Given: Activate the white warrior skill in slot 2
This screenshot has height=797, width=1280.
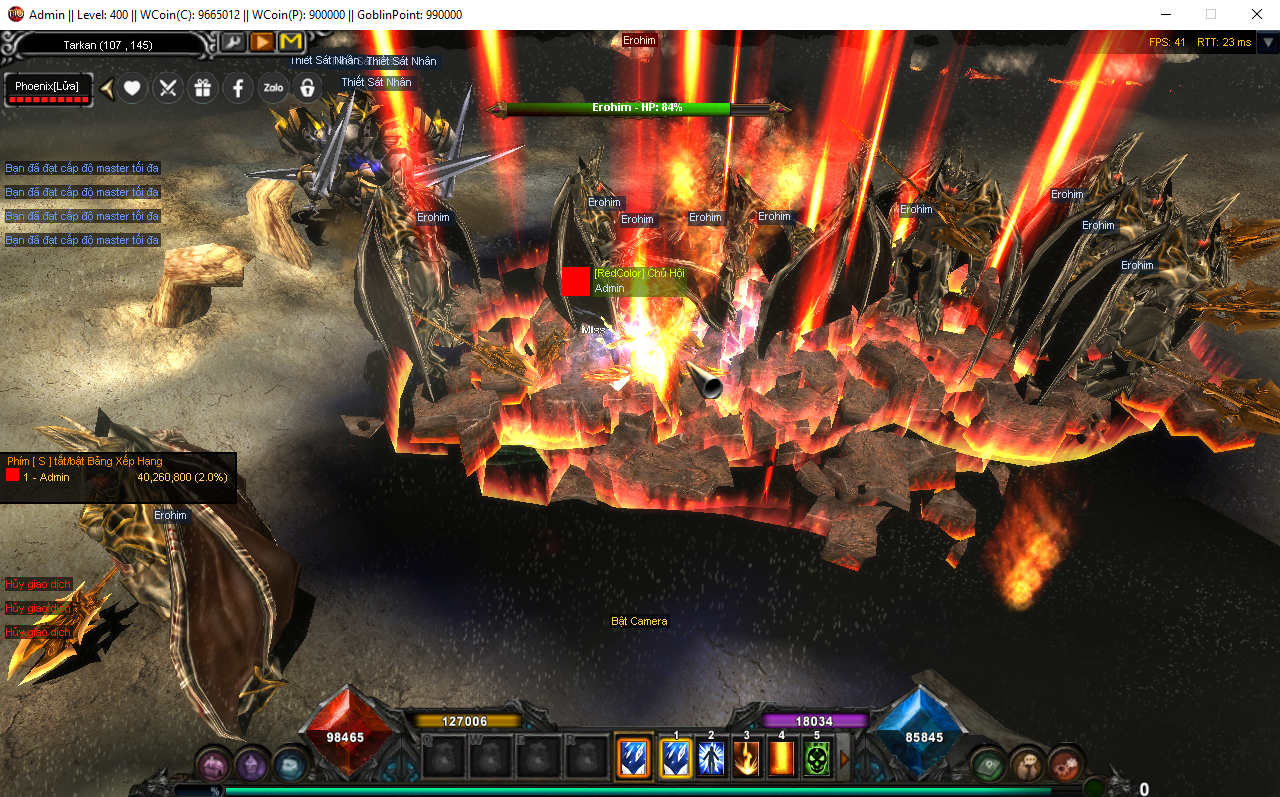Looking at the screenshot, I should click(x=711, y=758).
